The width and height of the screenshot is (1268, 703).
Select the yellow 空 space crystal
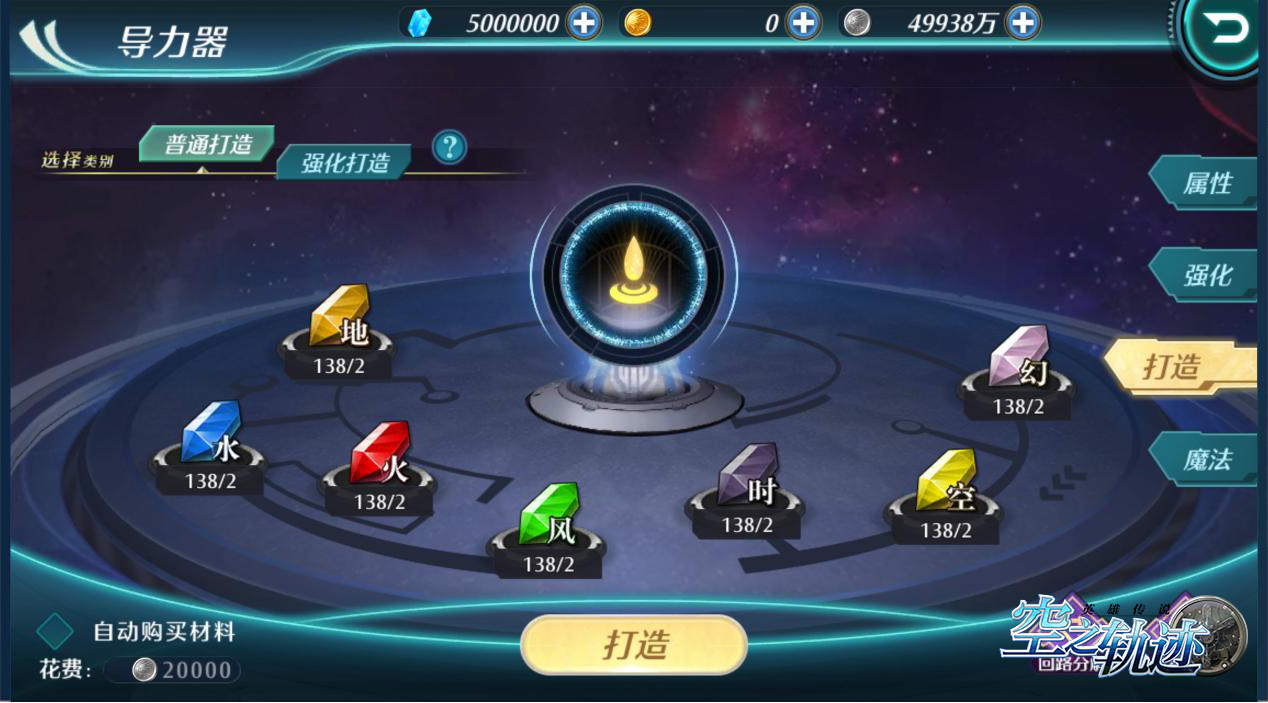coord(945,483)
